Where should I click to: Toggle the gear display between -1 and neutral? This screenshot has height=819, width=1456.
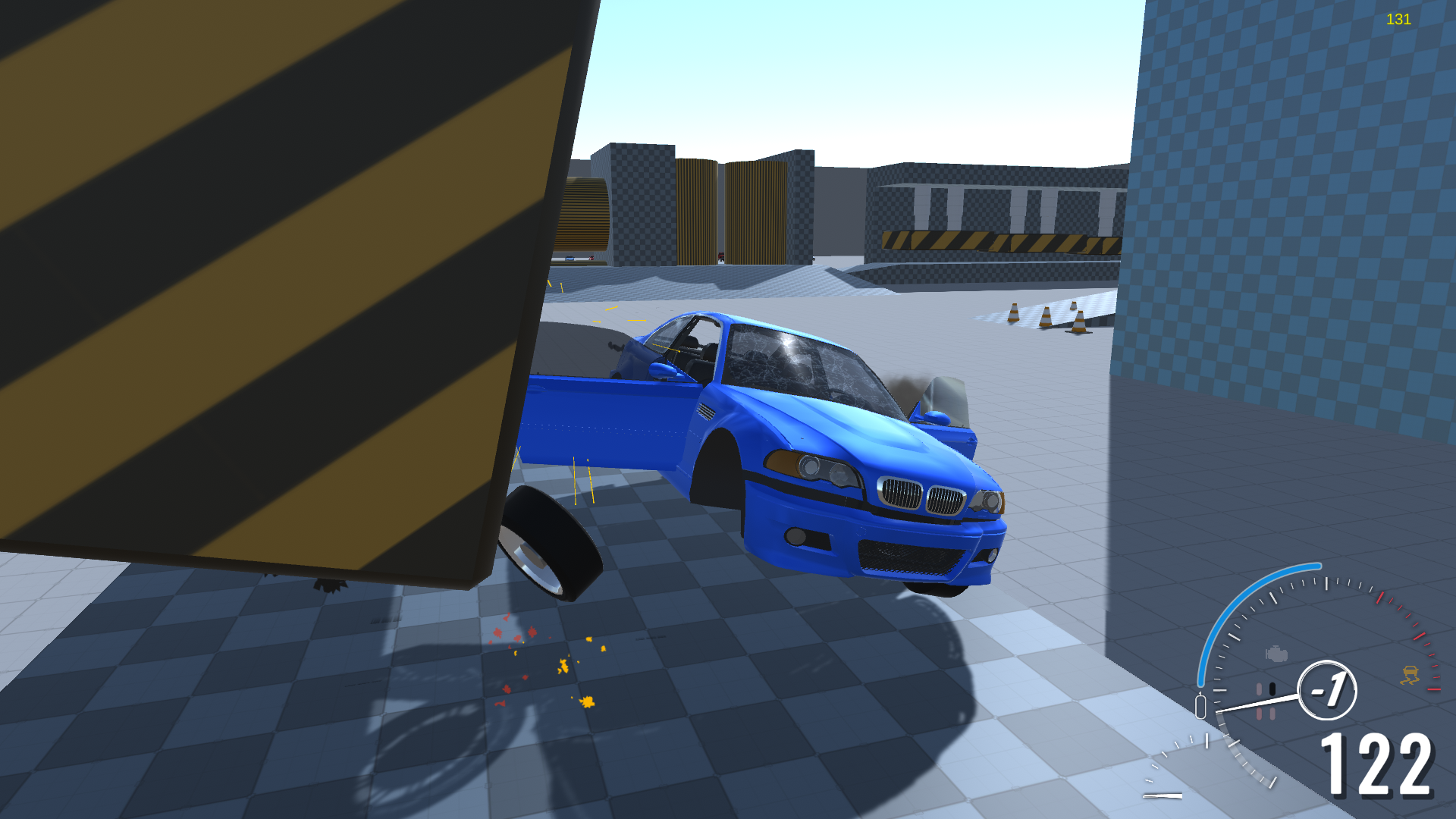(x=1327, y=689)
